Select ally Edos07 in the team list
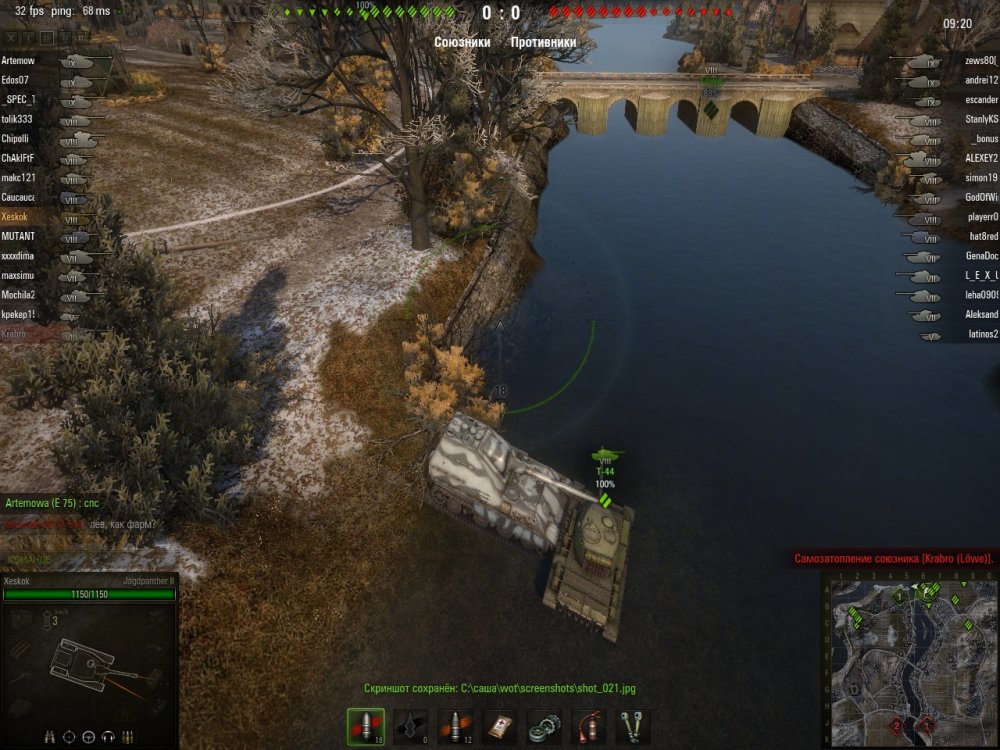 15,79
